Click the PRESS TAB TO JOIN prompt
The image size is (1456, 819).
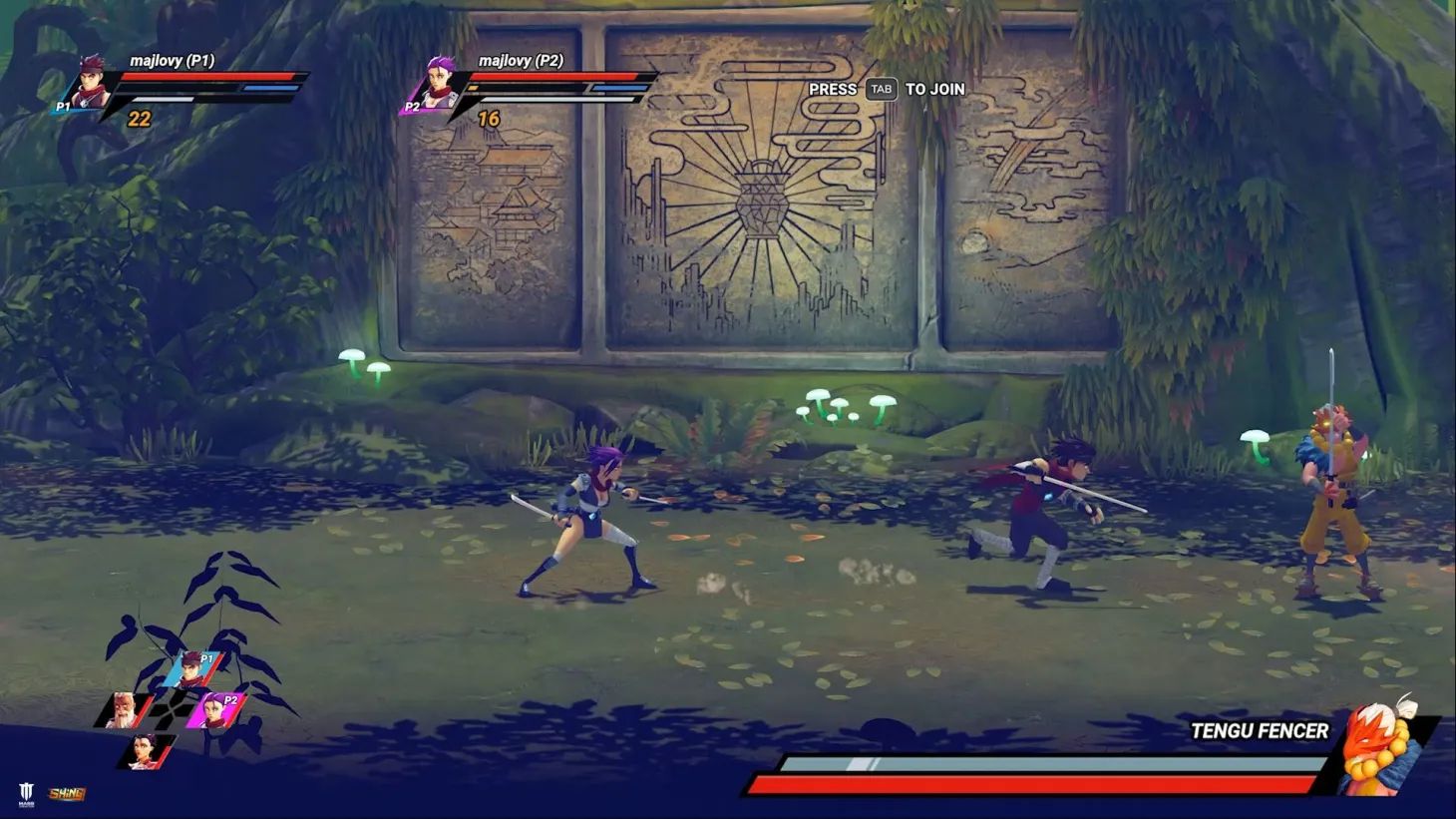[x=888, y=89]
